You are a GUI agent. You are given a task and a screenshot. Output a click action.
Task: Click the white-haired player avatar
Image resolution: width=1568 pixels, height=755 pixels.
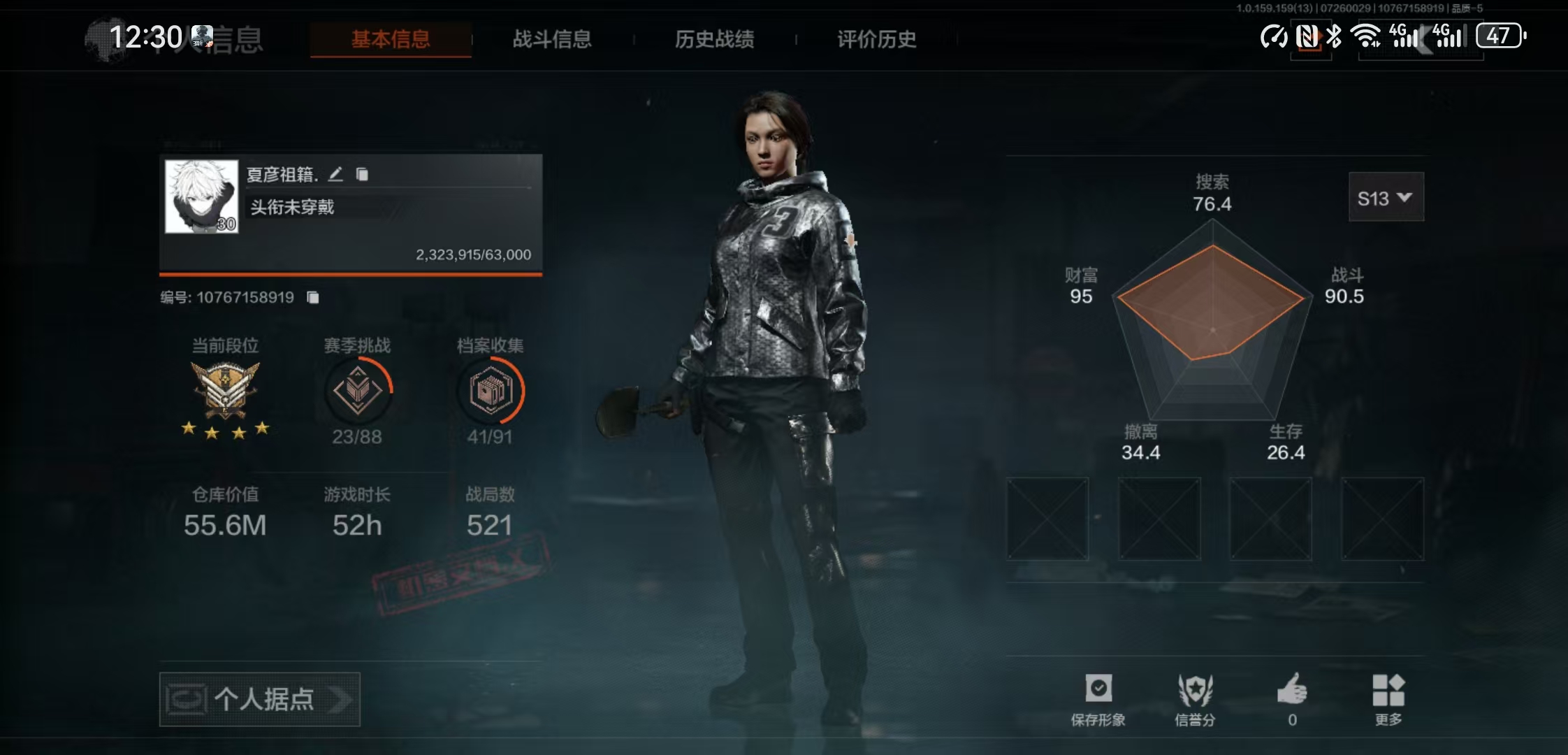202,196
